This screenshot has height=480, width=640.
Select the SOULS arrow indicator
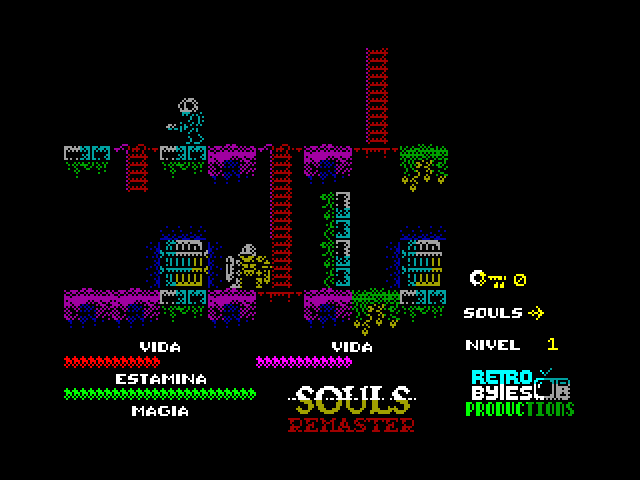(535, 312)
